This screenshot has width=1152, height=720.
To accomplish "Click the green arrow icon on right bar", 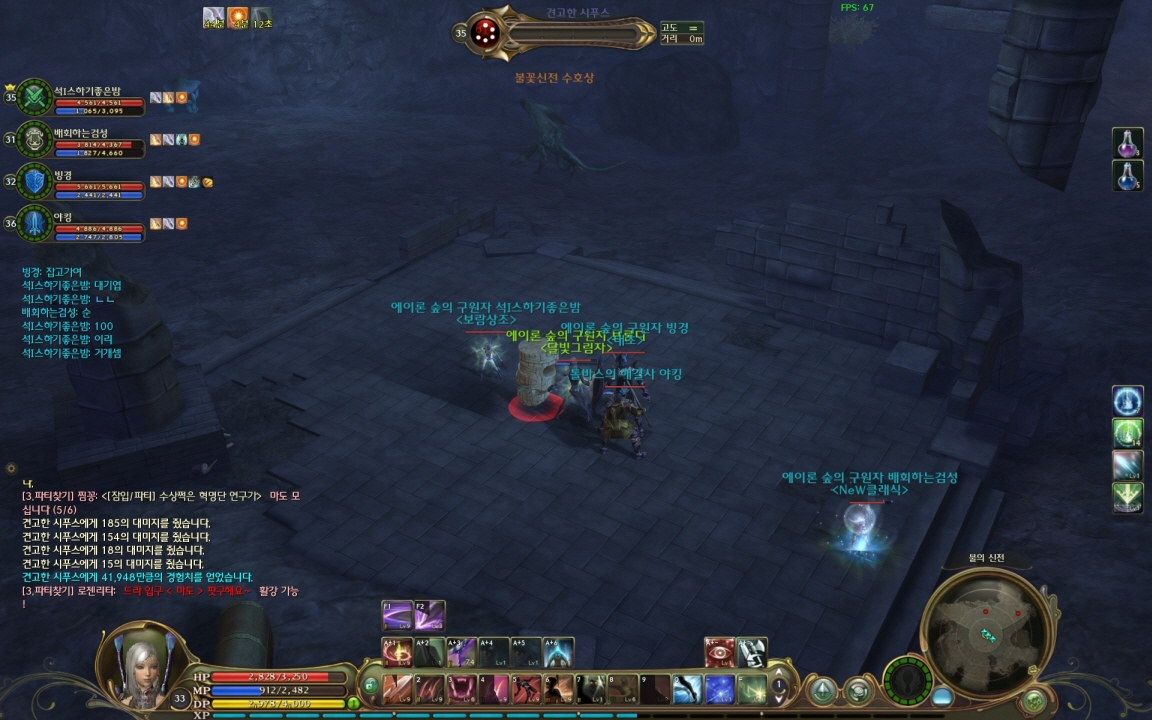I will (x=1128, y=497).
